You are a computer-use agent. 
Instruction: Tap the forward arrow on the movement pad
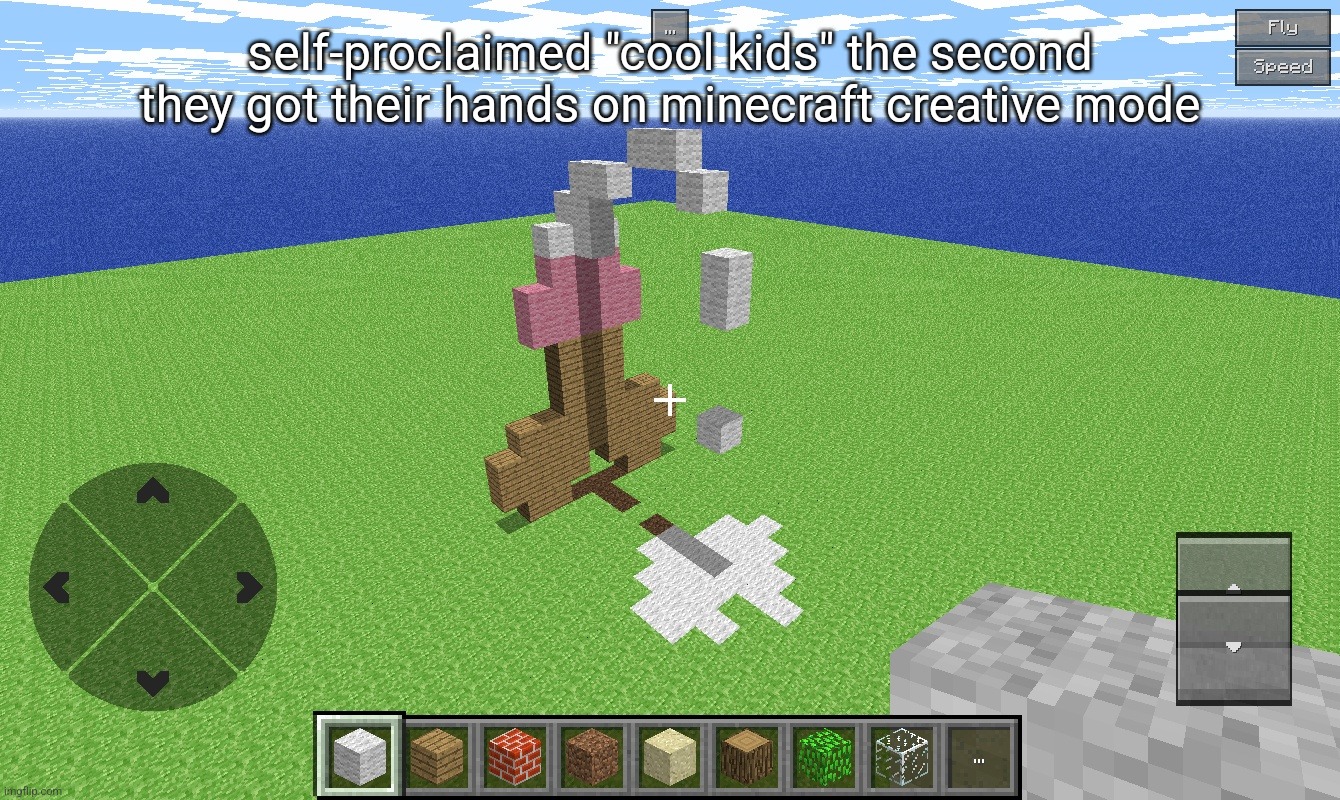(x=152, y=493)
